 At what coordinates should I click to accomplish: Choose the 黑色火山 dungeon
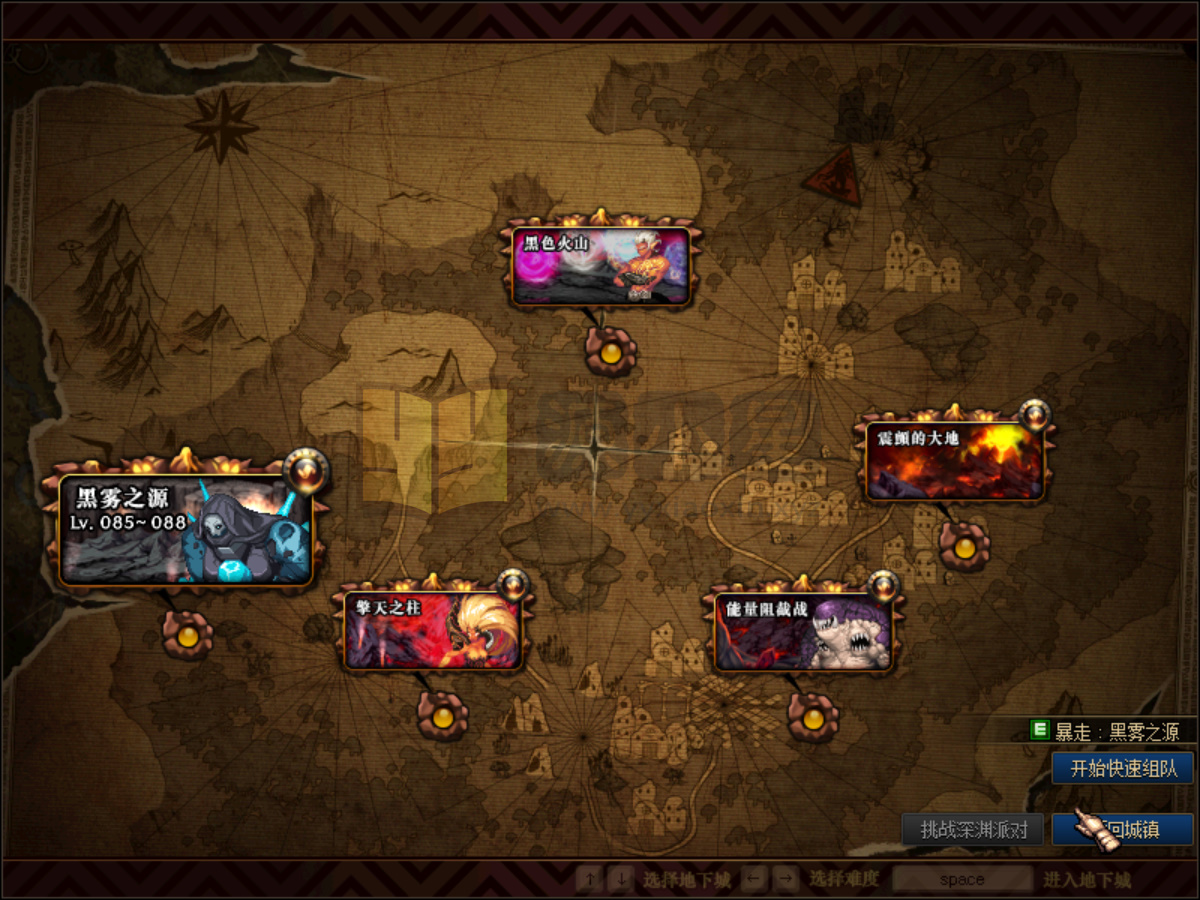(x=601, y=266)
